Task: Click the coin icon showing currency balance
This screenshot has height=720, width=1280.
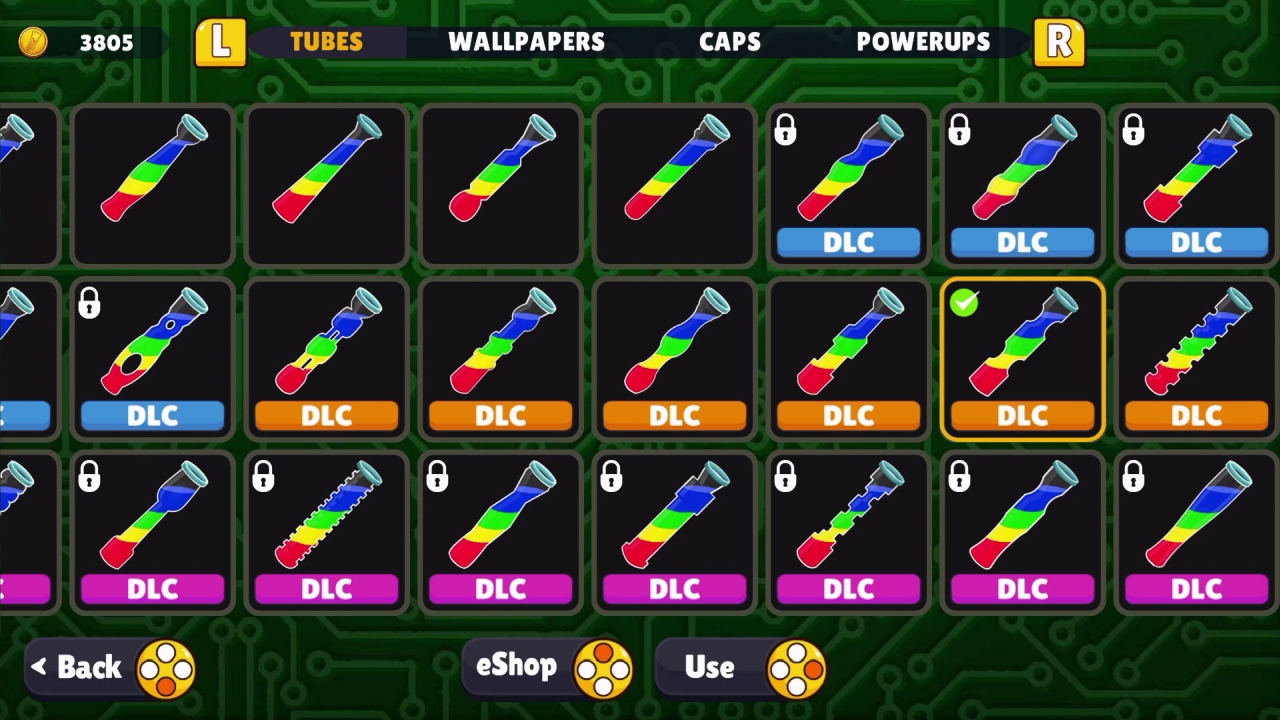Action: [x=33, y=42]
